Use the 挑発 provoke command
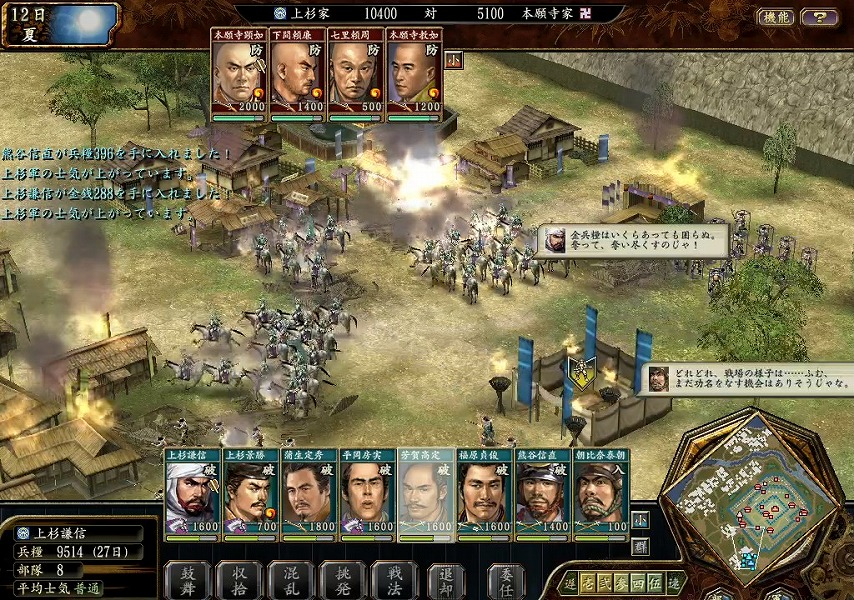This screenshot has width=854, height=600. click(343, 579)
